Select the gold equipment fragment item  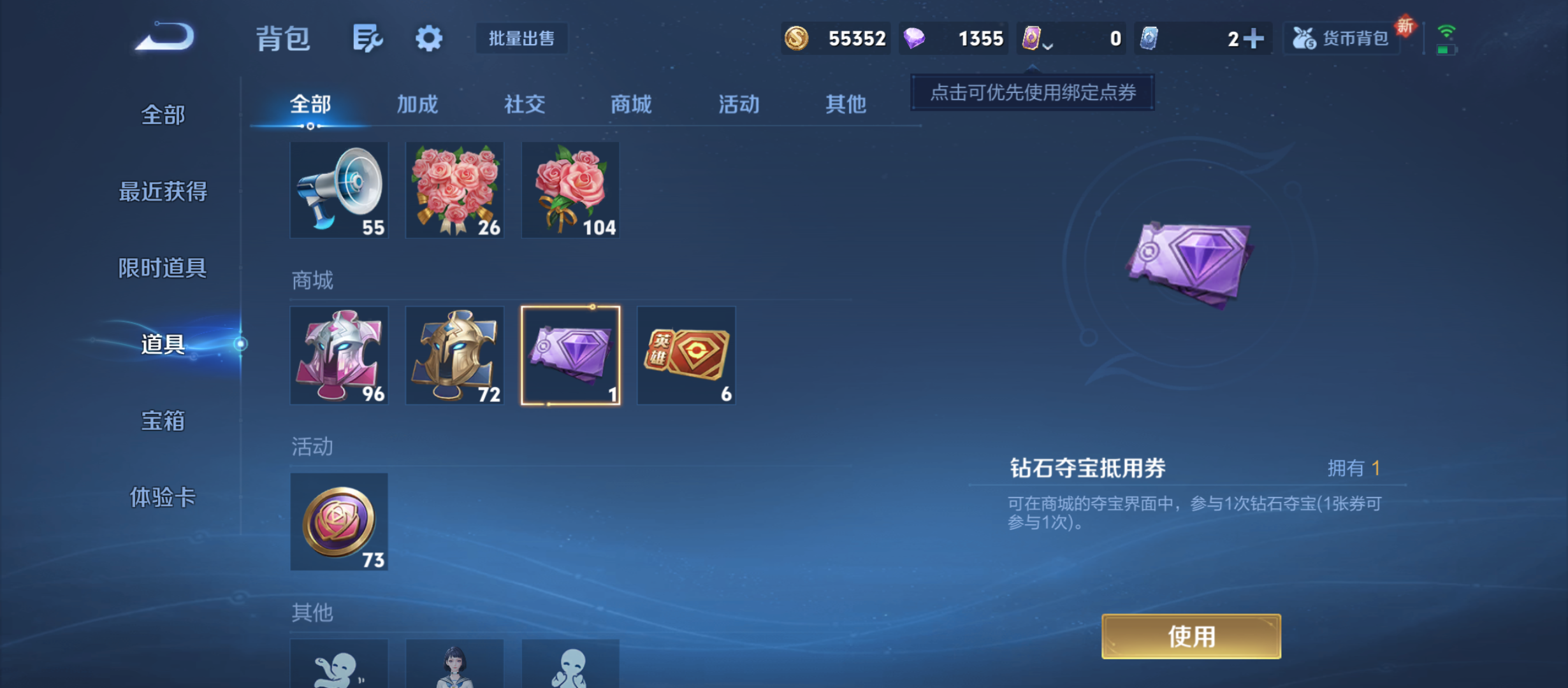pos(454,355)
